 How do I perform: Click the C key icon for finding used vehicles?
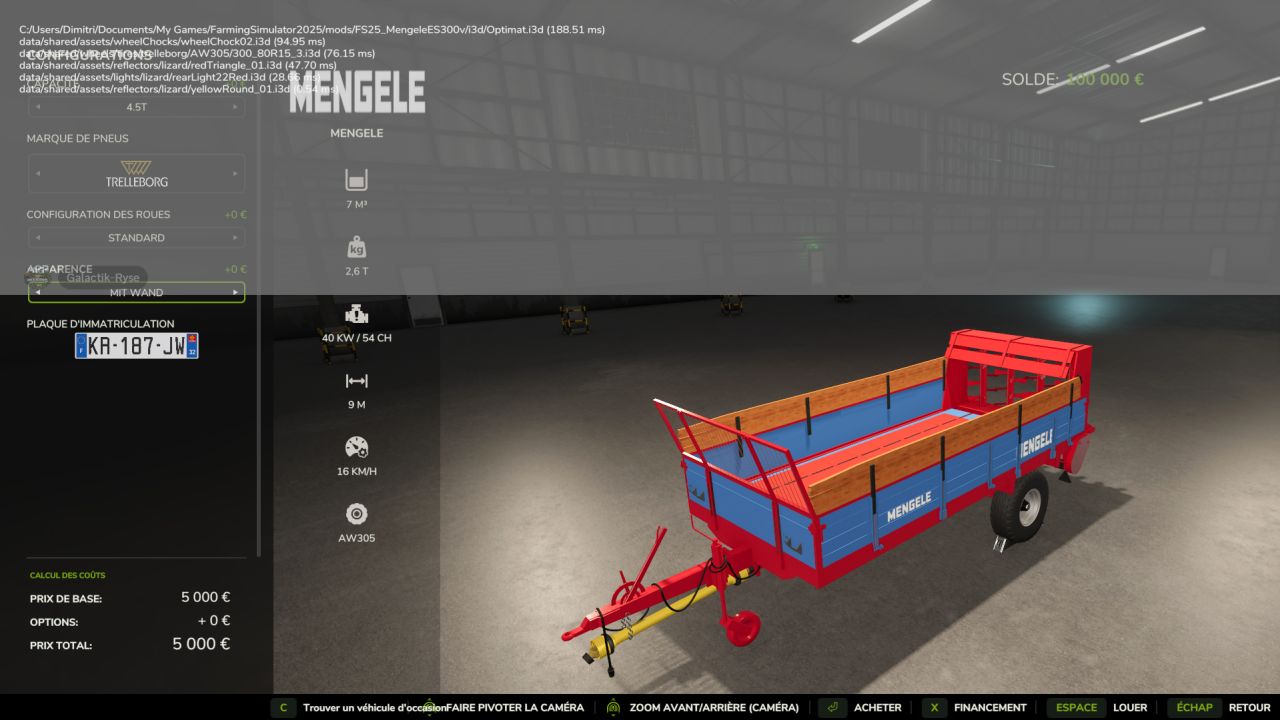pyautogui.click(x=283, y=707)
